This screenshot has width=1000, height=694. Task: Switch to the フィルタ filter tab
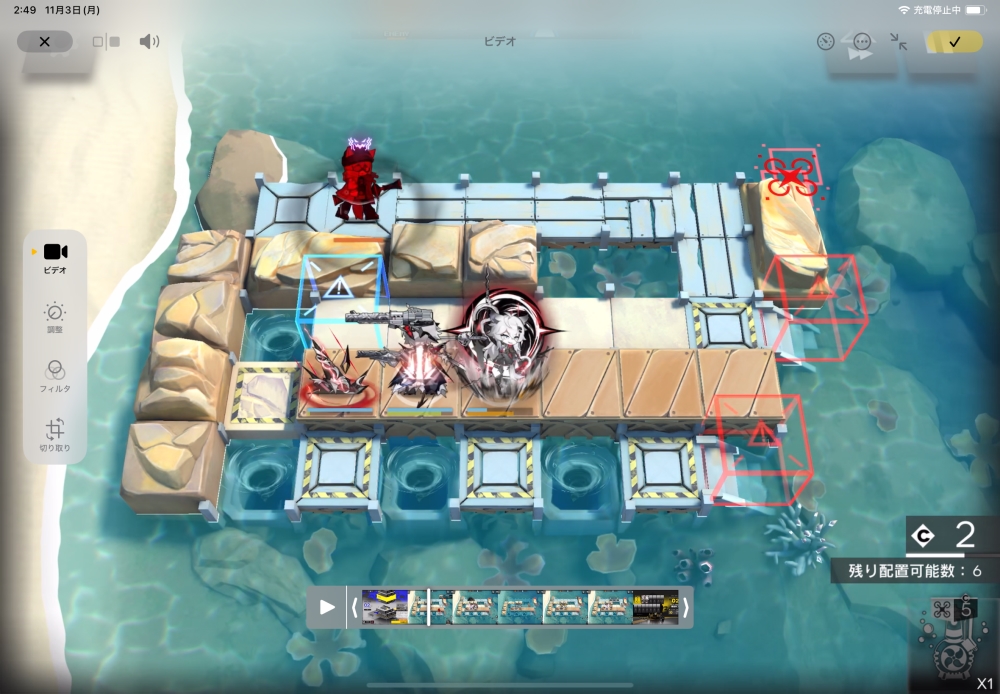click(x=55, y=376)
